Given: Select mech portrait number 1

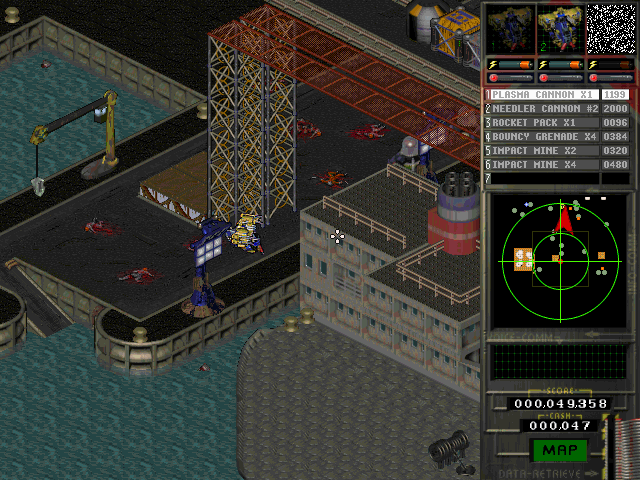Looking at the screenshot, I should click(509, 28).
